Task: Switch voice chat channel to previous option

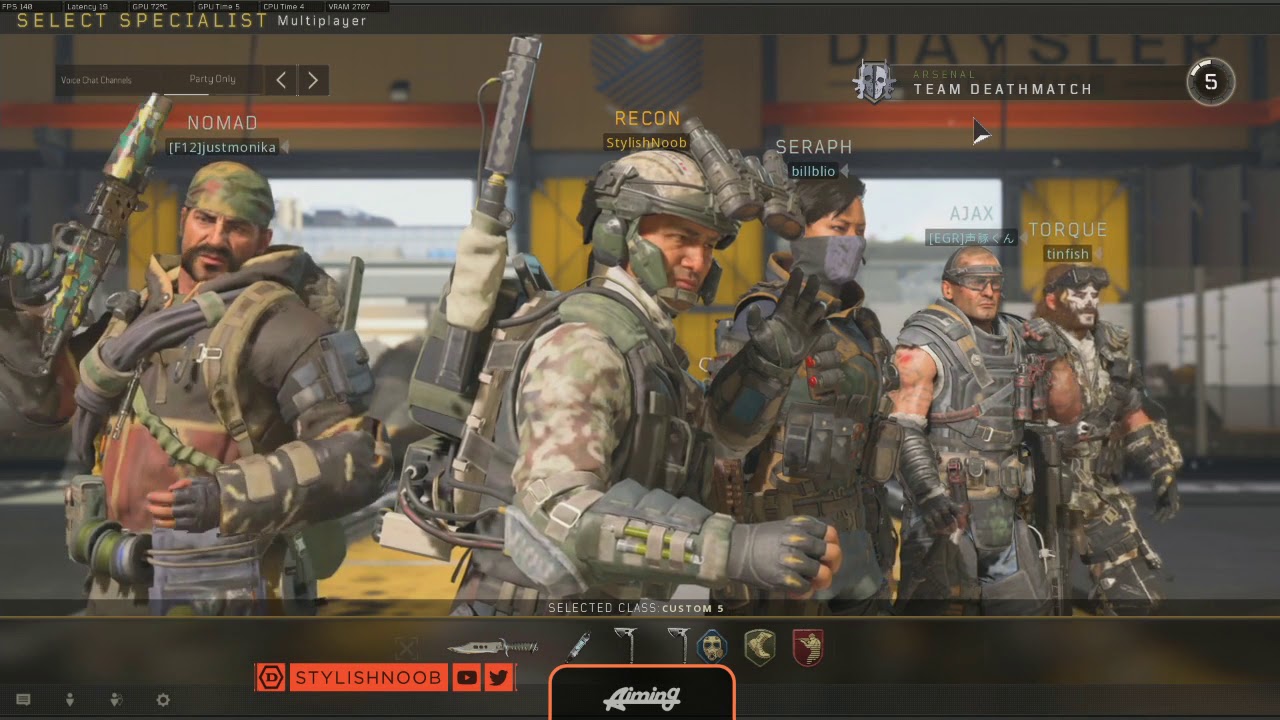Action: click(x=282, y=80)
